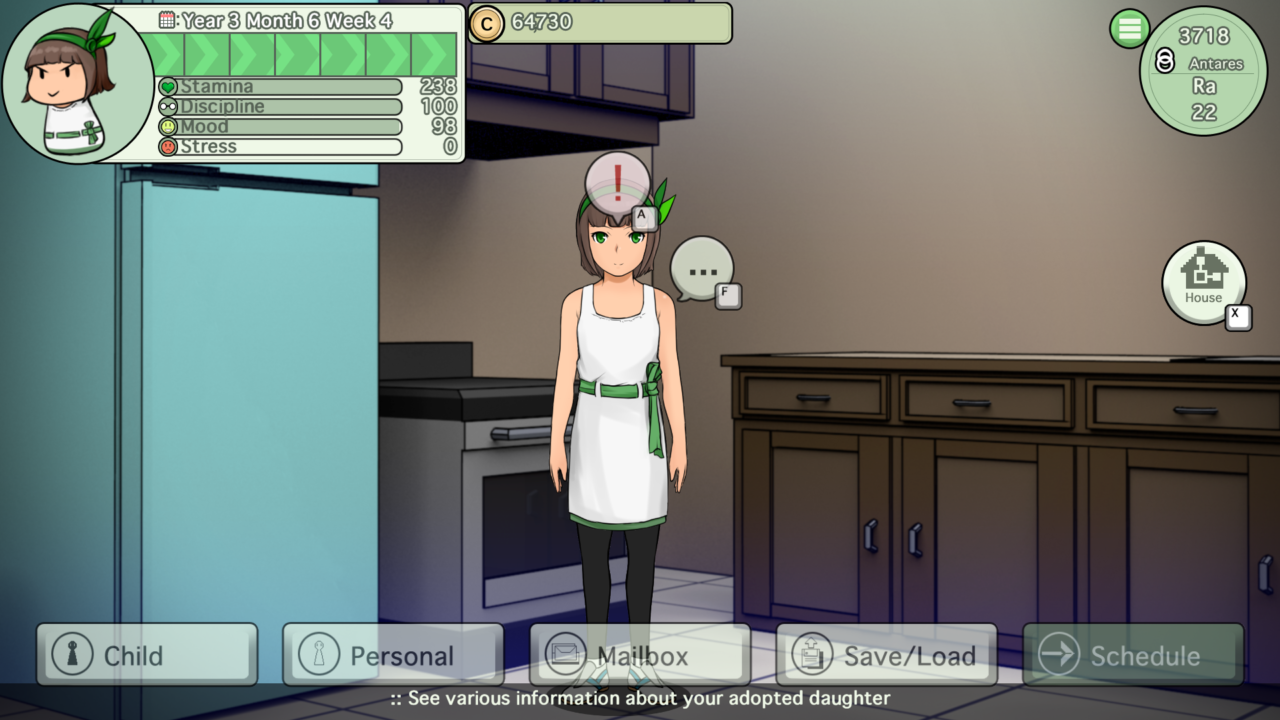This screenshot has height=720, width=1280.
Task: Click the Mailbox envelope icon
Action: pyautogui.click(x=566, y=654)
